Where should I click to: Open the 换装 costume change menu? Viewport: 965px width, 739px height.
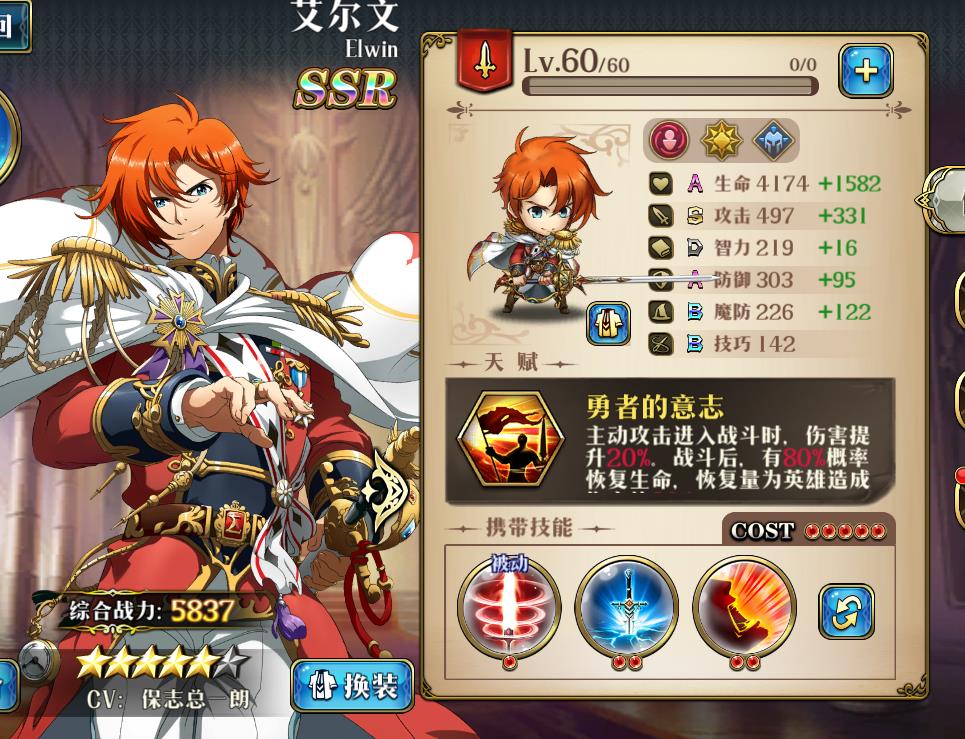[353, 686]
